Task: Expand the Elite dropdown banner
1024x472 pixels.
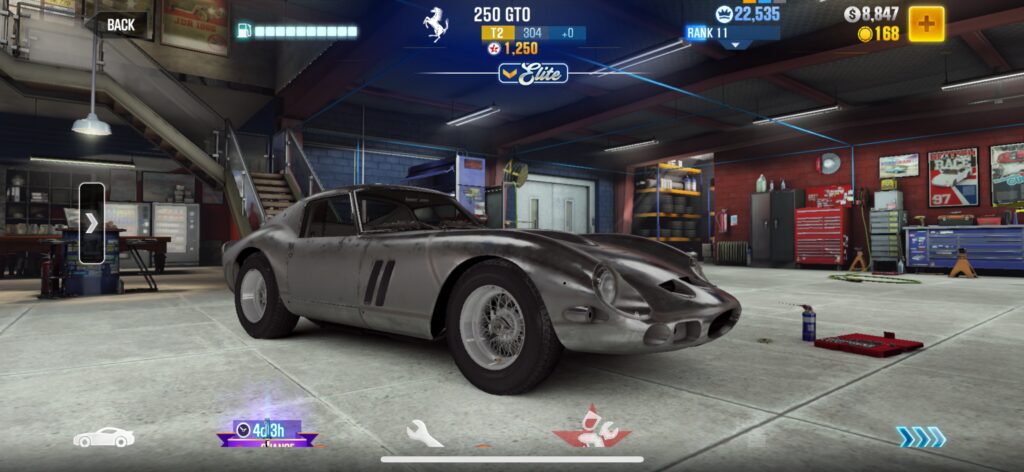Action: pos(533,73)
